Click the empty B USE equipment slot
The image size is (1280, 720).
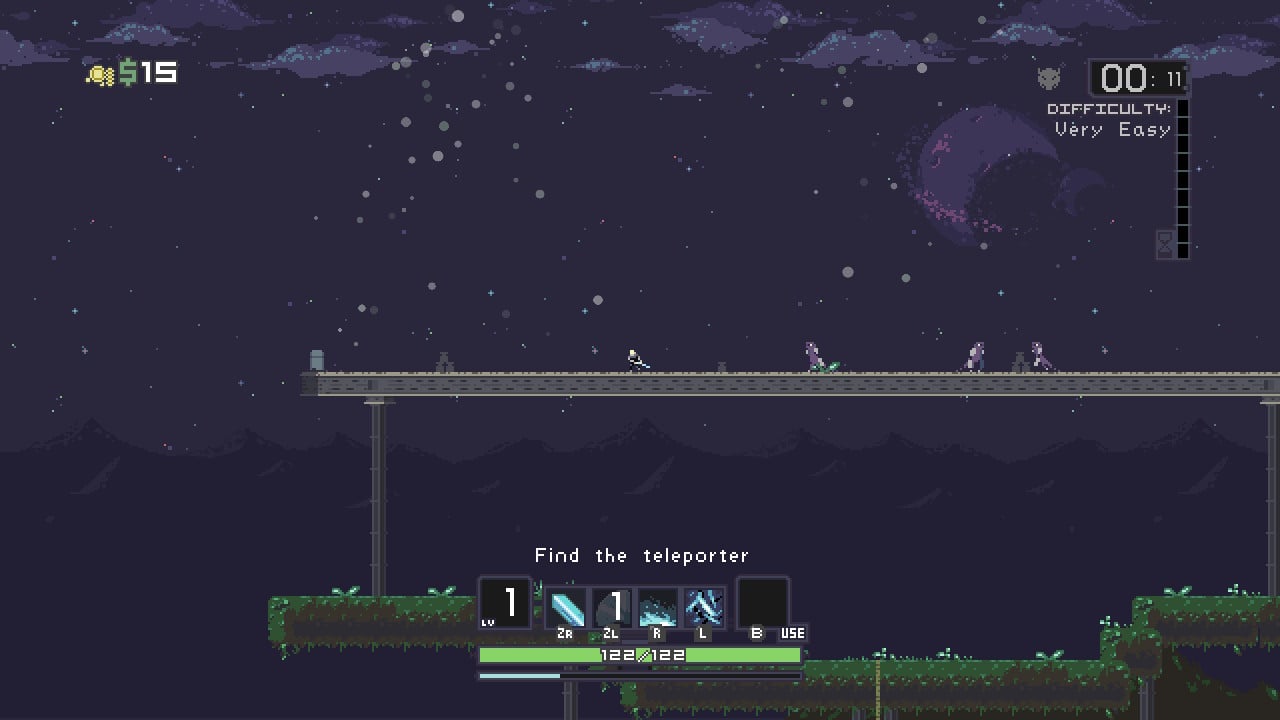764,602
